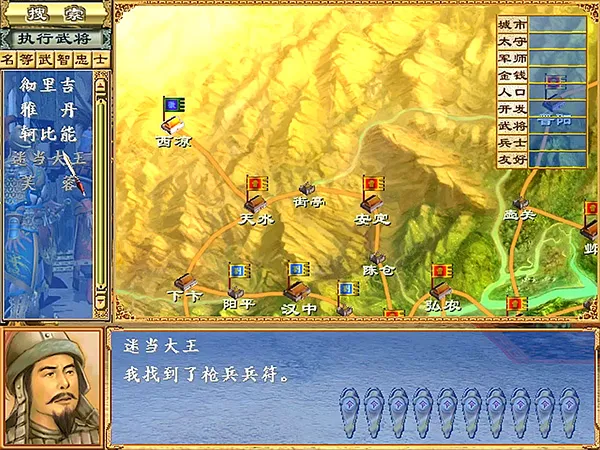This screenshot has height=450, width=600.
Task: Sort officers by the 名 column
Action: pyautogui.click(x=9, y=60)
